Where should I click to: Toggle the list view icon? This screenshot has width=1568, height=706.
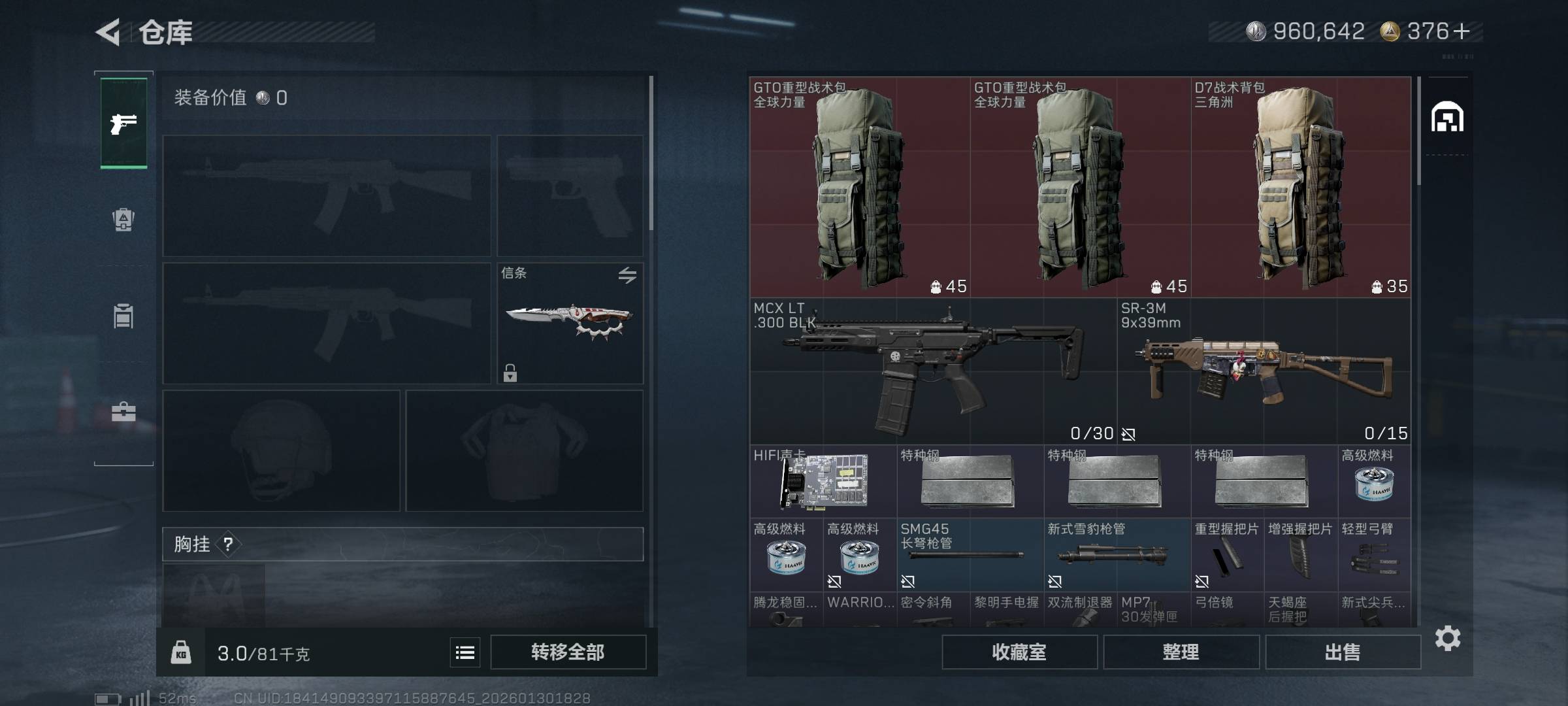click(465, 652)
